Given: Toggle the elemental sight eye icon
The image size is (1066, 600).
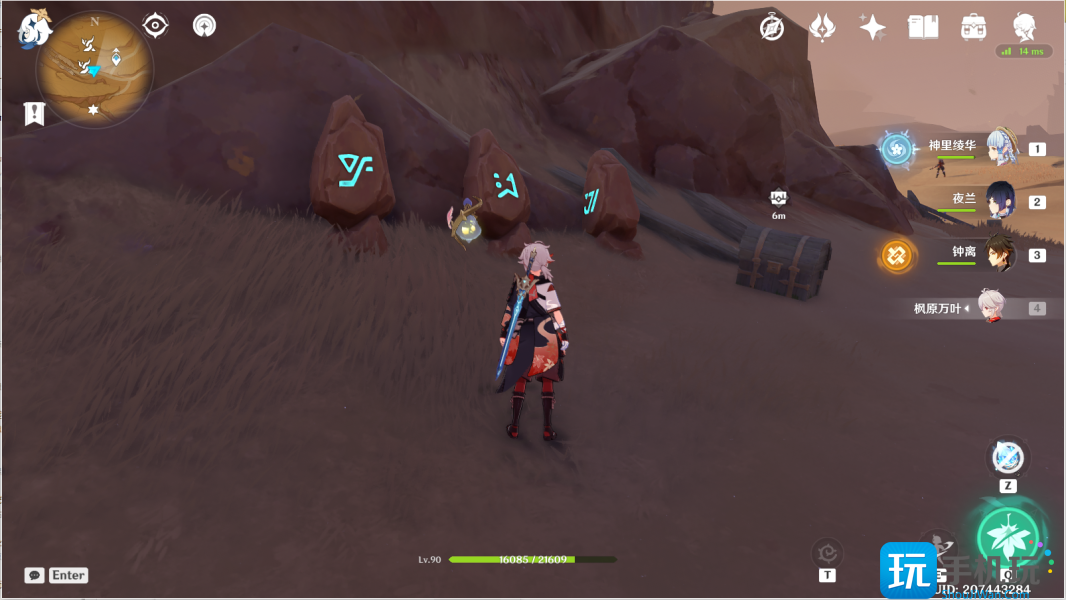Looking at the screenshot, I should (x=156, y=25).
